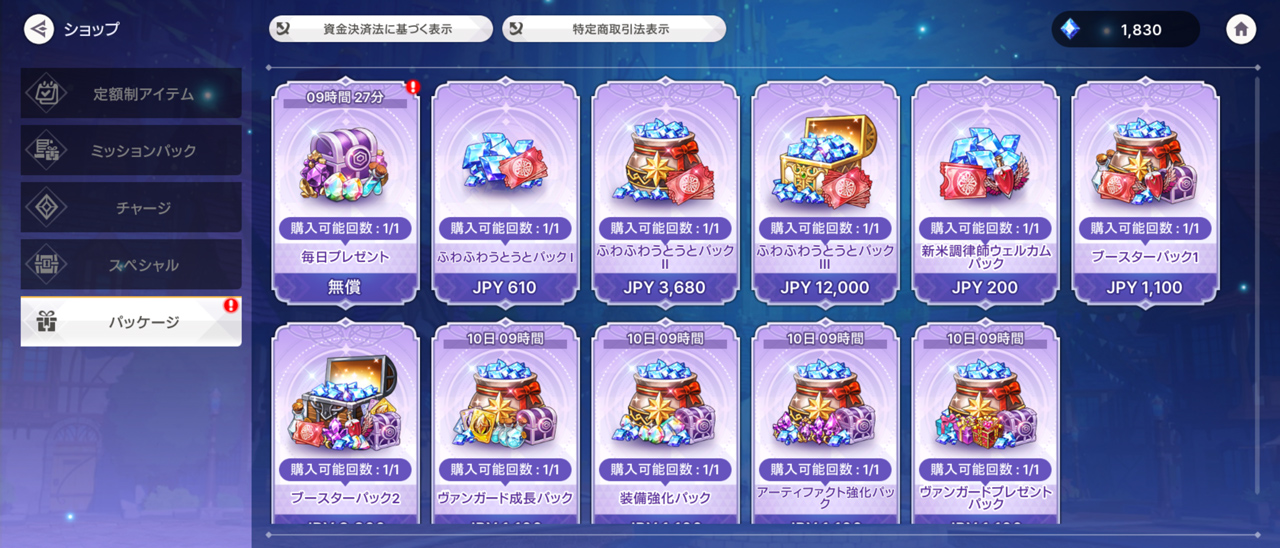Open the 資金決済法に基づく表示 notice
The width and height of the screenshot is (1280, 548).
380,29
